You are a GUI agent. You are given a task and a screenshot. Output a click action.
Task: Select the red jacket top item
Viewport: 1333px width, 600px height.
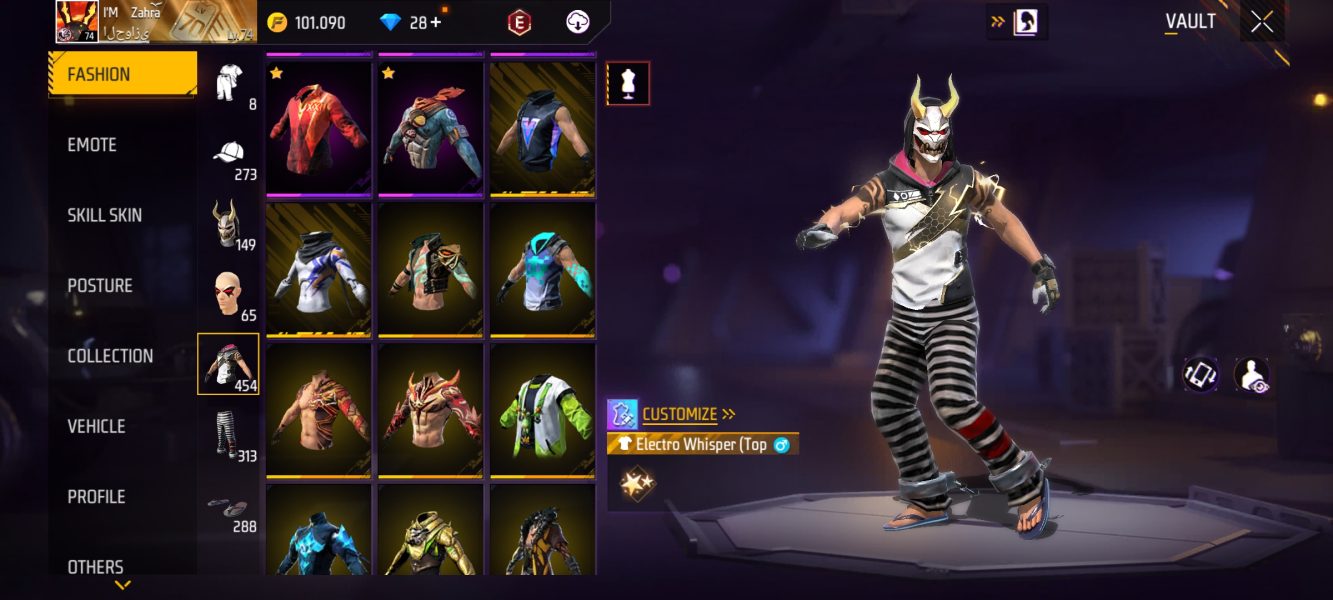[x=319, y=126]
